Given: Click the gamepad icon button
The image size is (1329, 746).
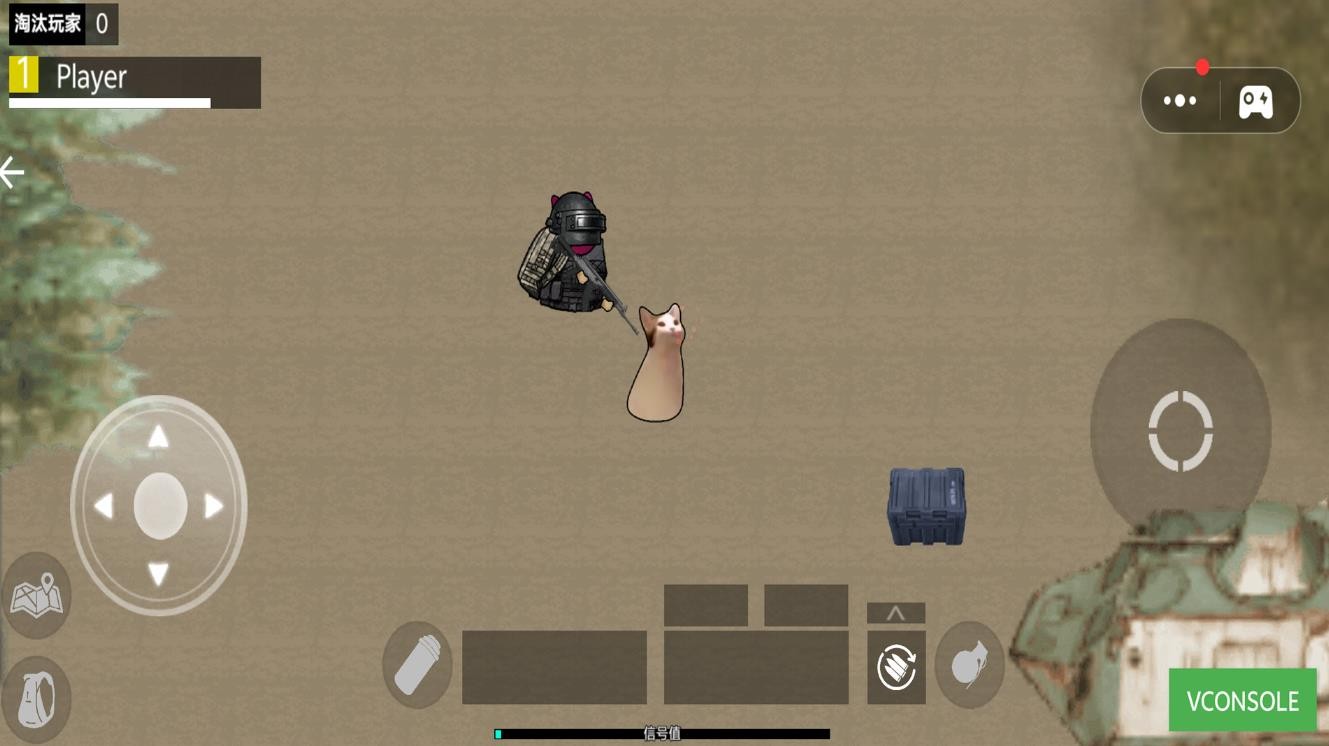Looking at the screenshot, I should click(1255, 101).
